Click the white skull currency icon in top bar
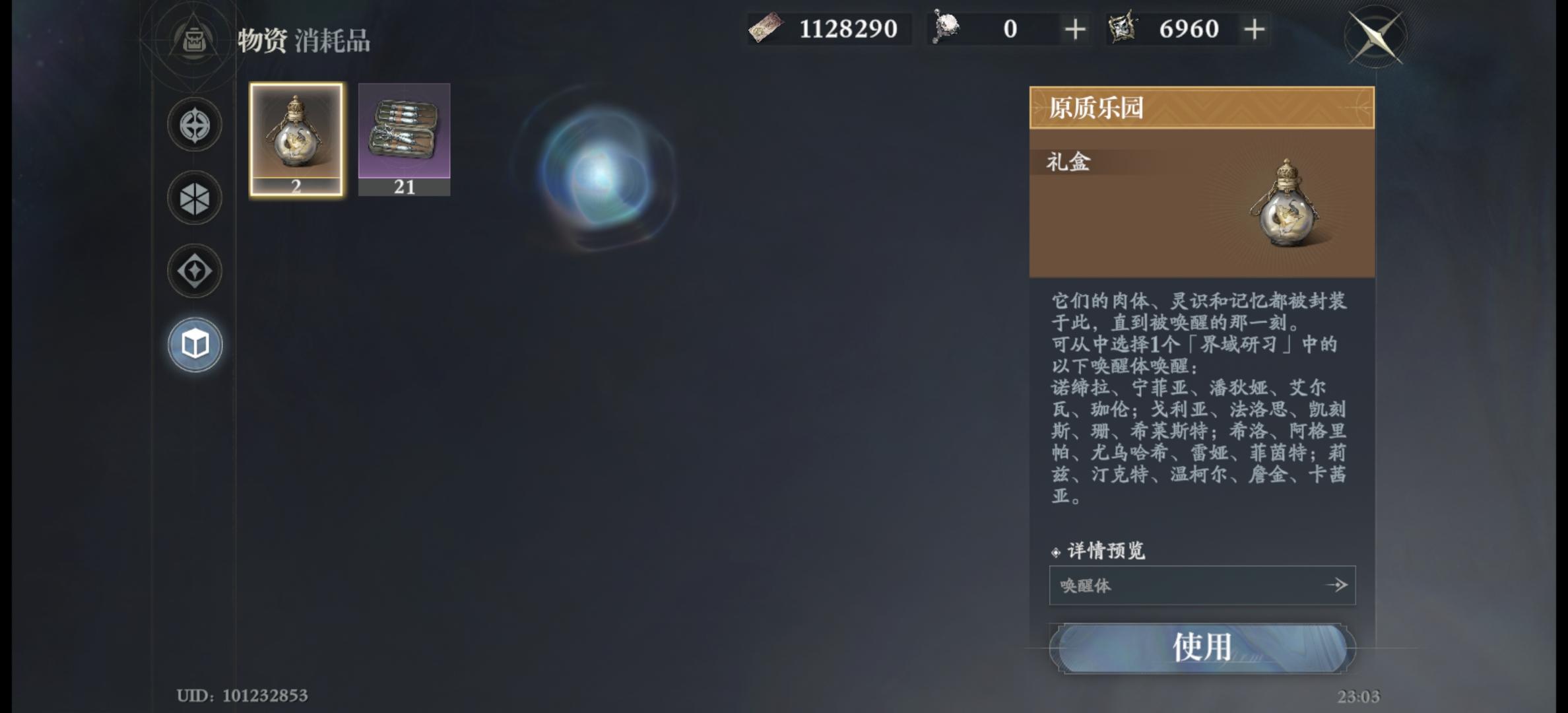1568x713 pixels. click(945, 26)
